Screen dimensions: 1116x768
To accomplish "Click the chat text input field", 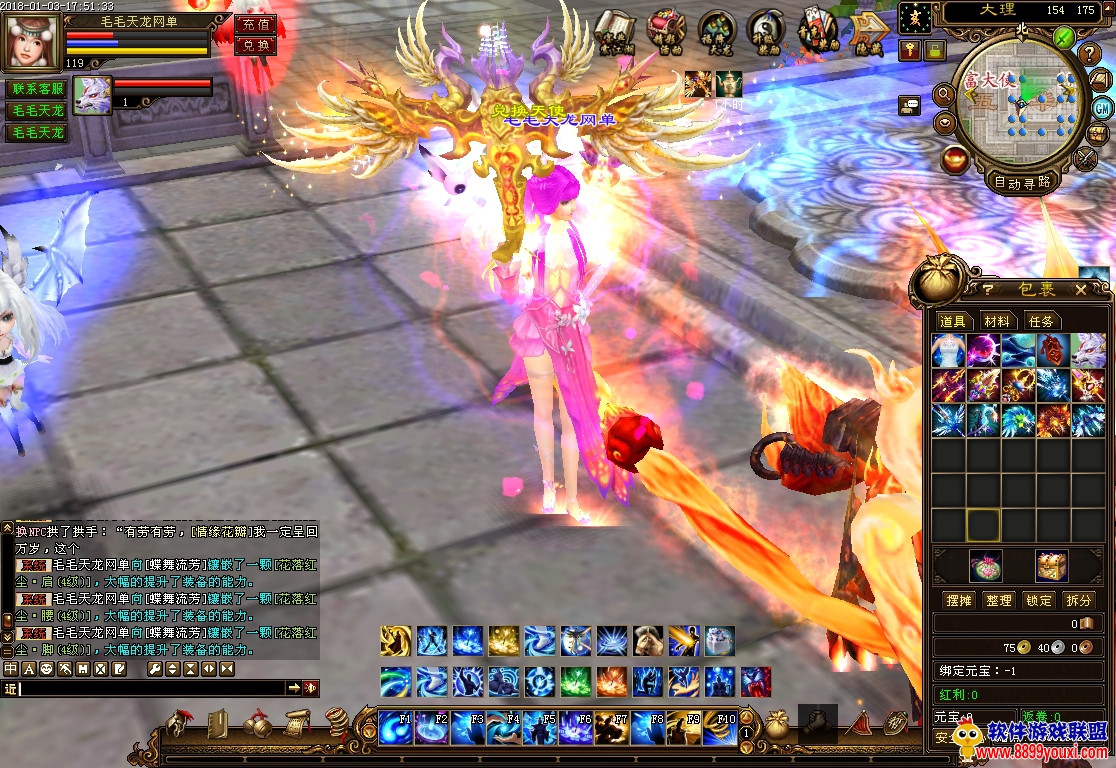I will [150, 688].
